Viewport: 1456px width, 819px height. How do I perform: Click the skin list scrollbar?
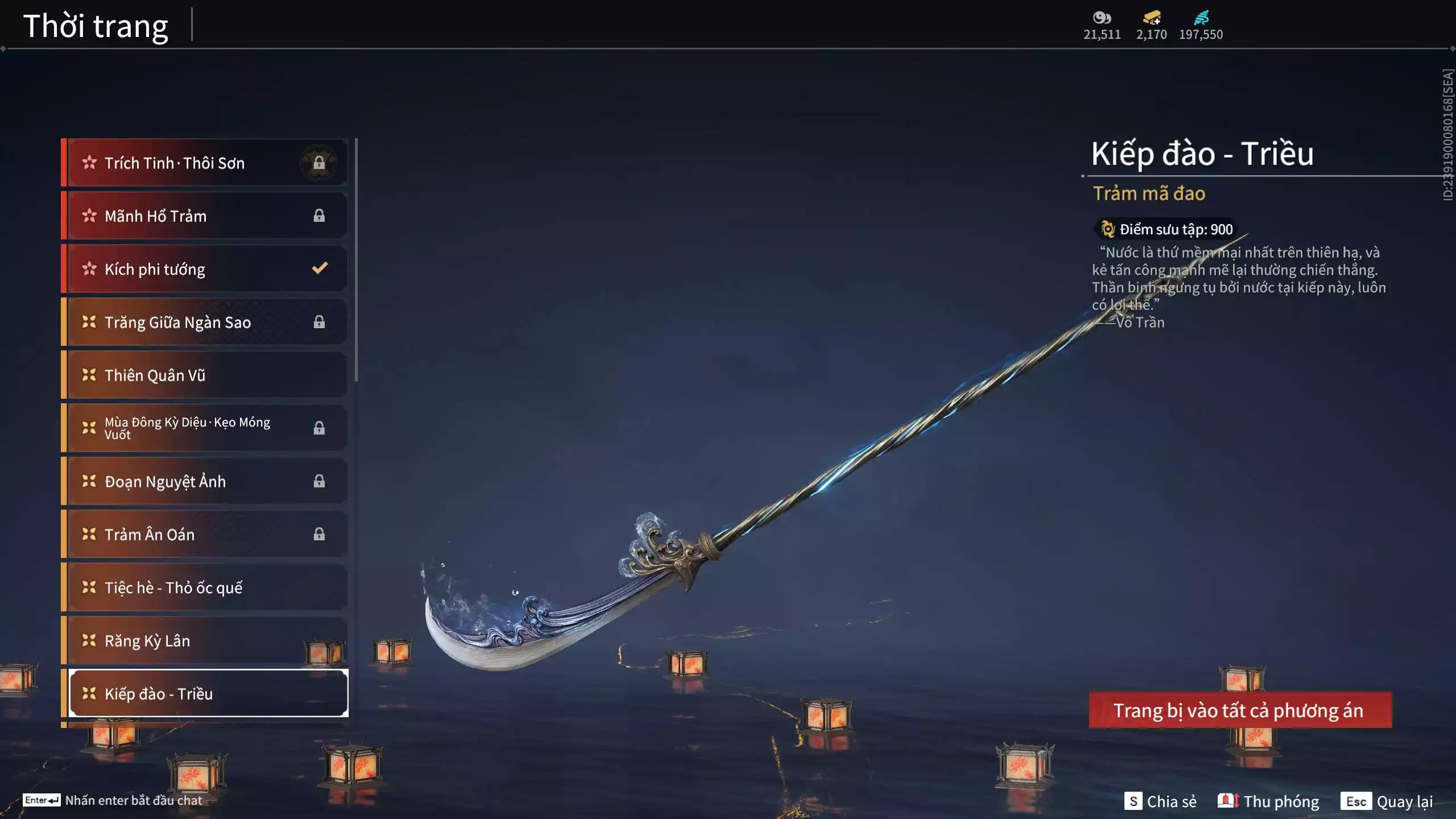coord(356,260)
